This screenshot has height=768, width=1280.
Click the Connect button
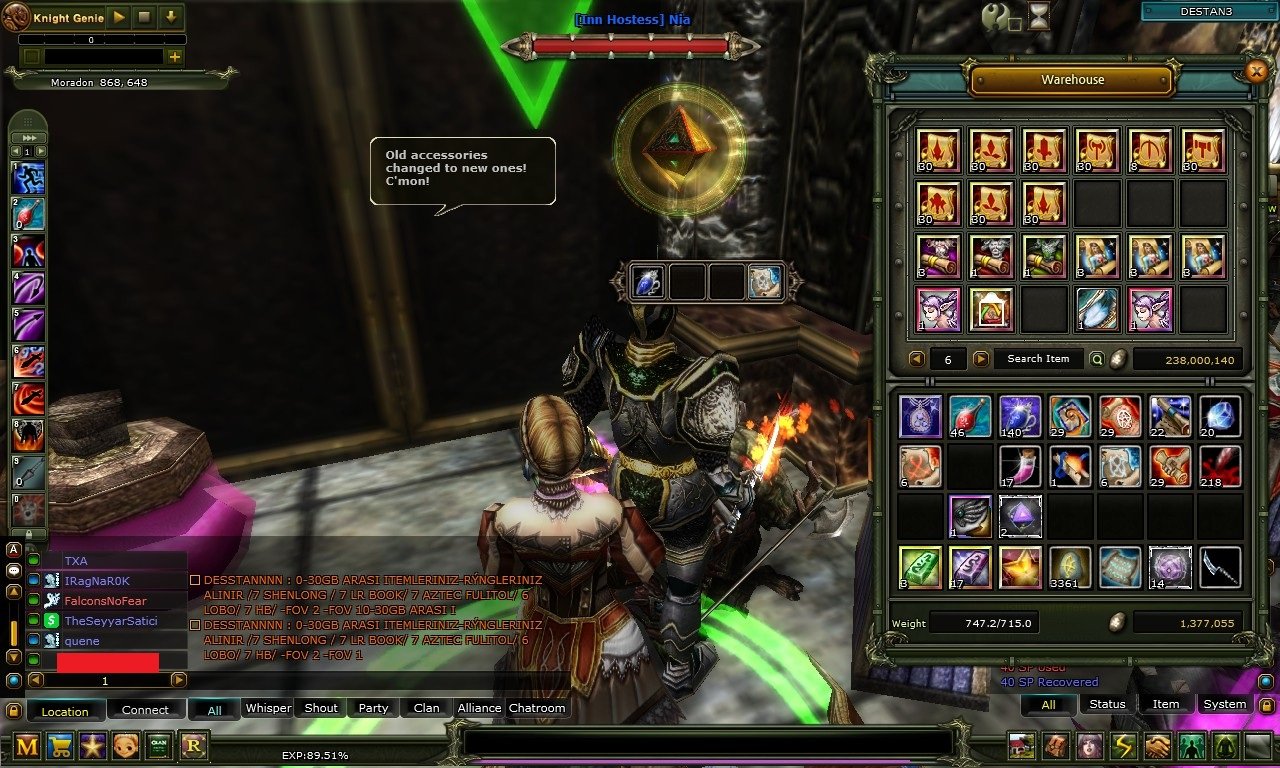145,710
